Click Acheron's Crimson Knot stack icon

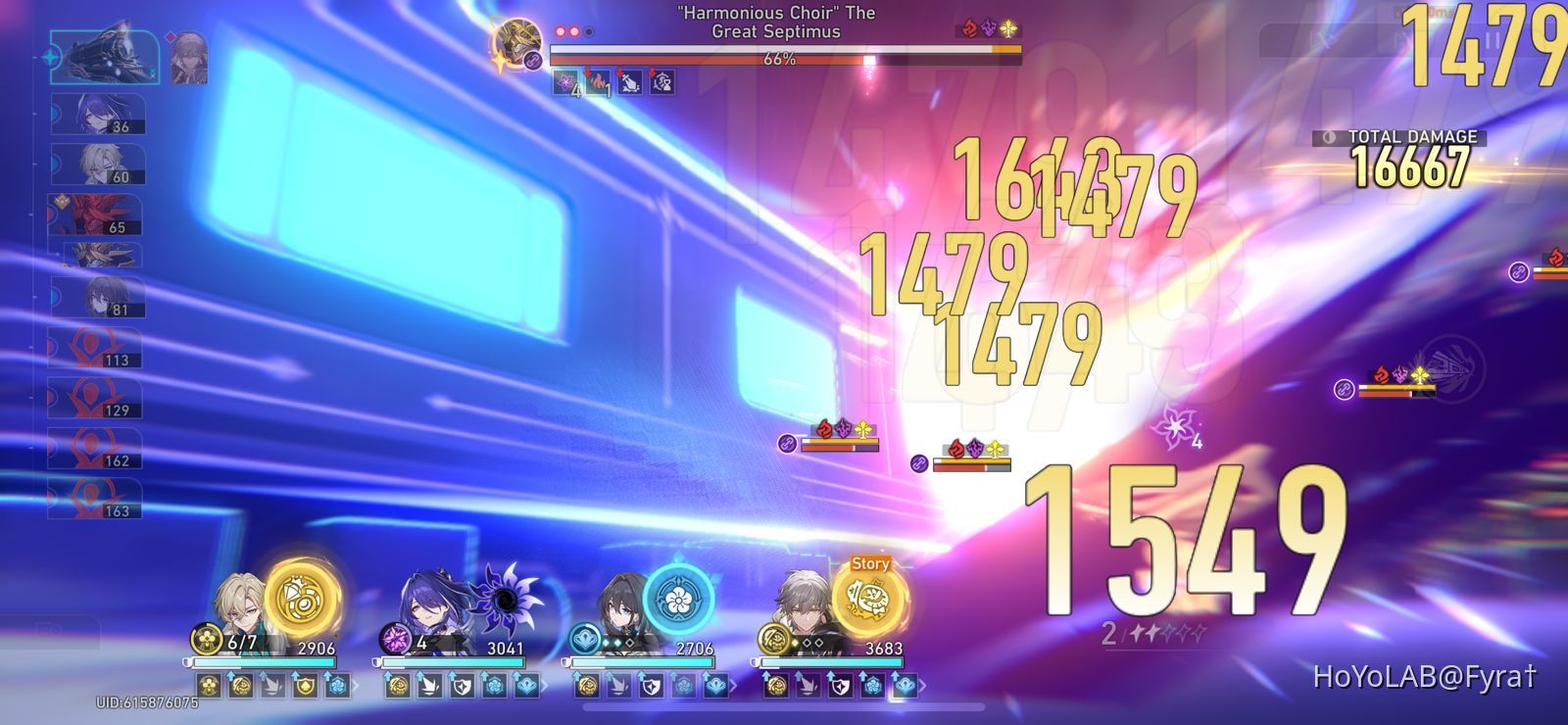point(395,639)
